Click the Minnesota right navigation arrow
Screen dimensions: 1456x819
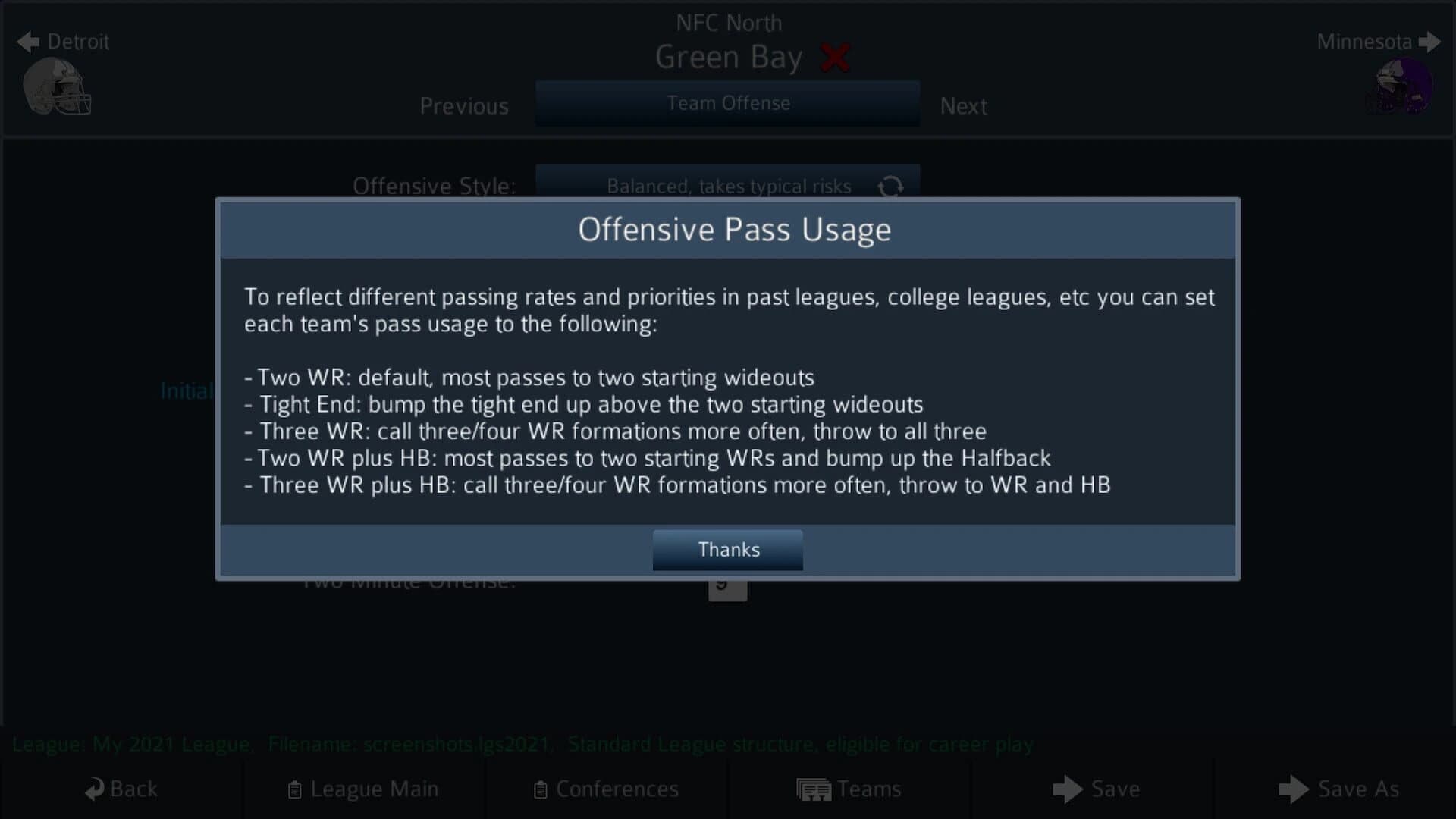pyautogui.click(x=1430, y=42)
